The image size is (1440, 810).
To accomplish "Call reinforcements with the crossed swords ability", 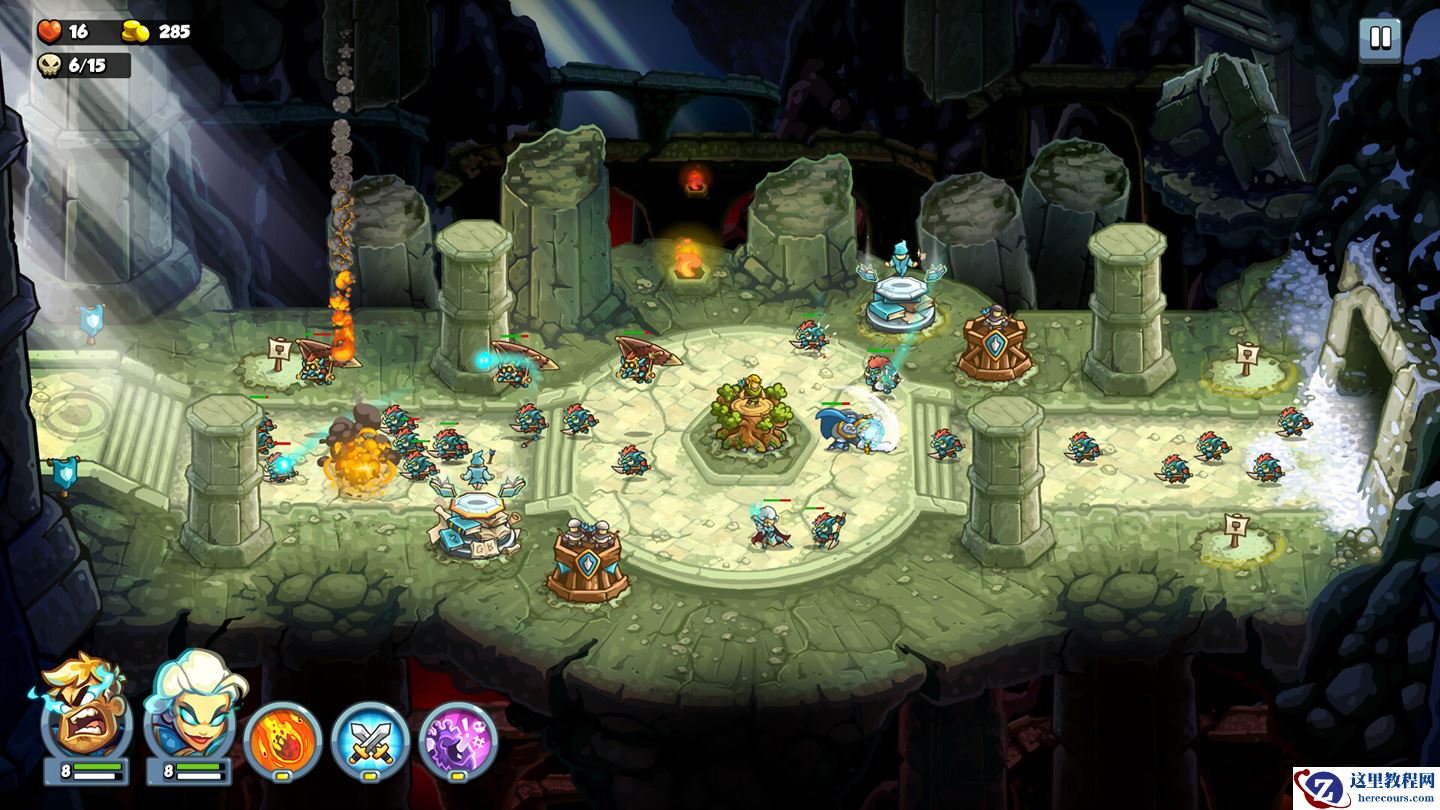I will [370, 741].
